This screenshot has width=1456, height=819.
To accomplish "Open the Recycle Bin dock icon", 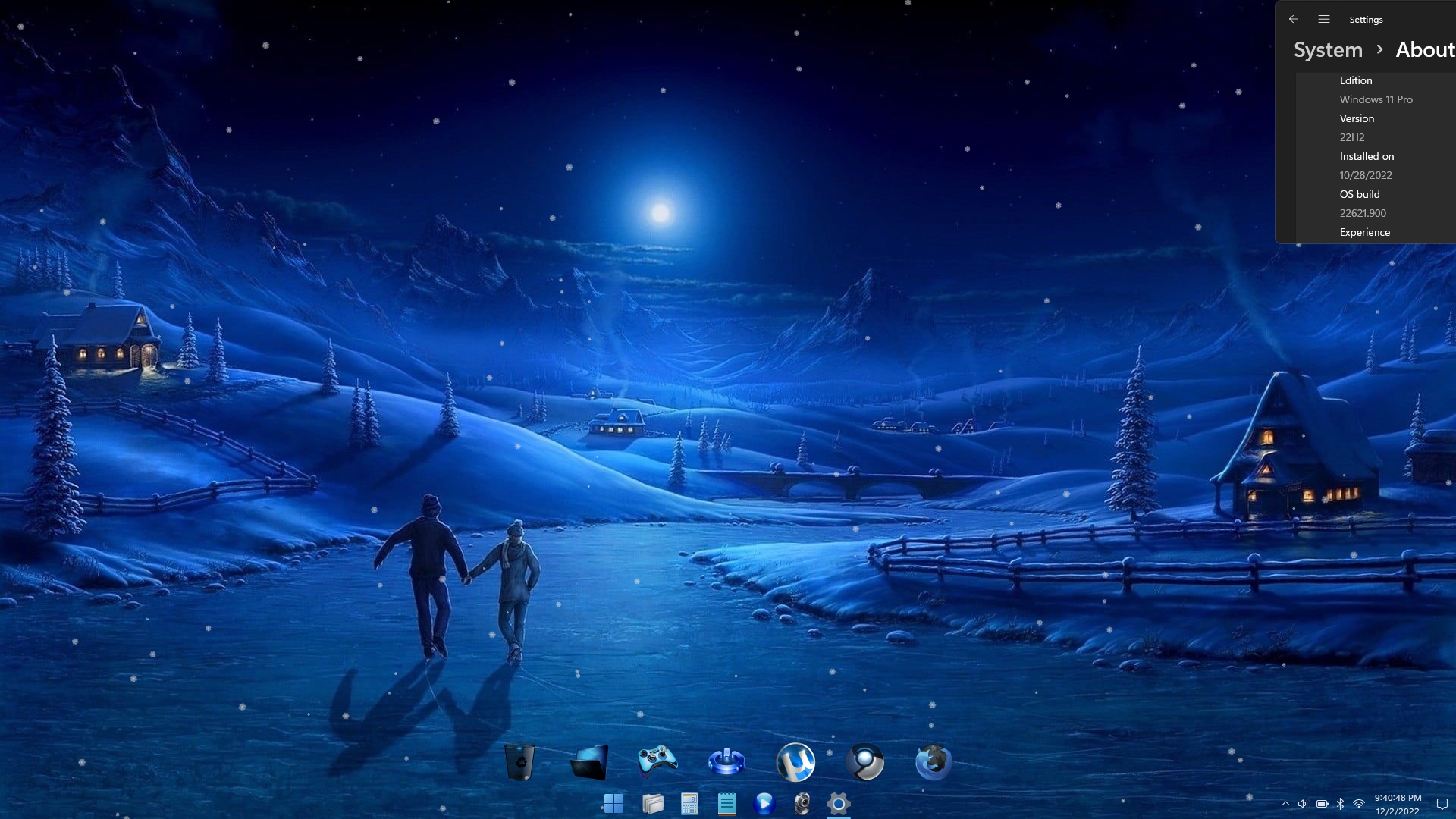I will pyautogui.click(x=519, y=761).
